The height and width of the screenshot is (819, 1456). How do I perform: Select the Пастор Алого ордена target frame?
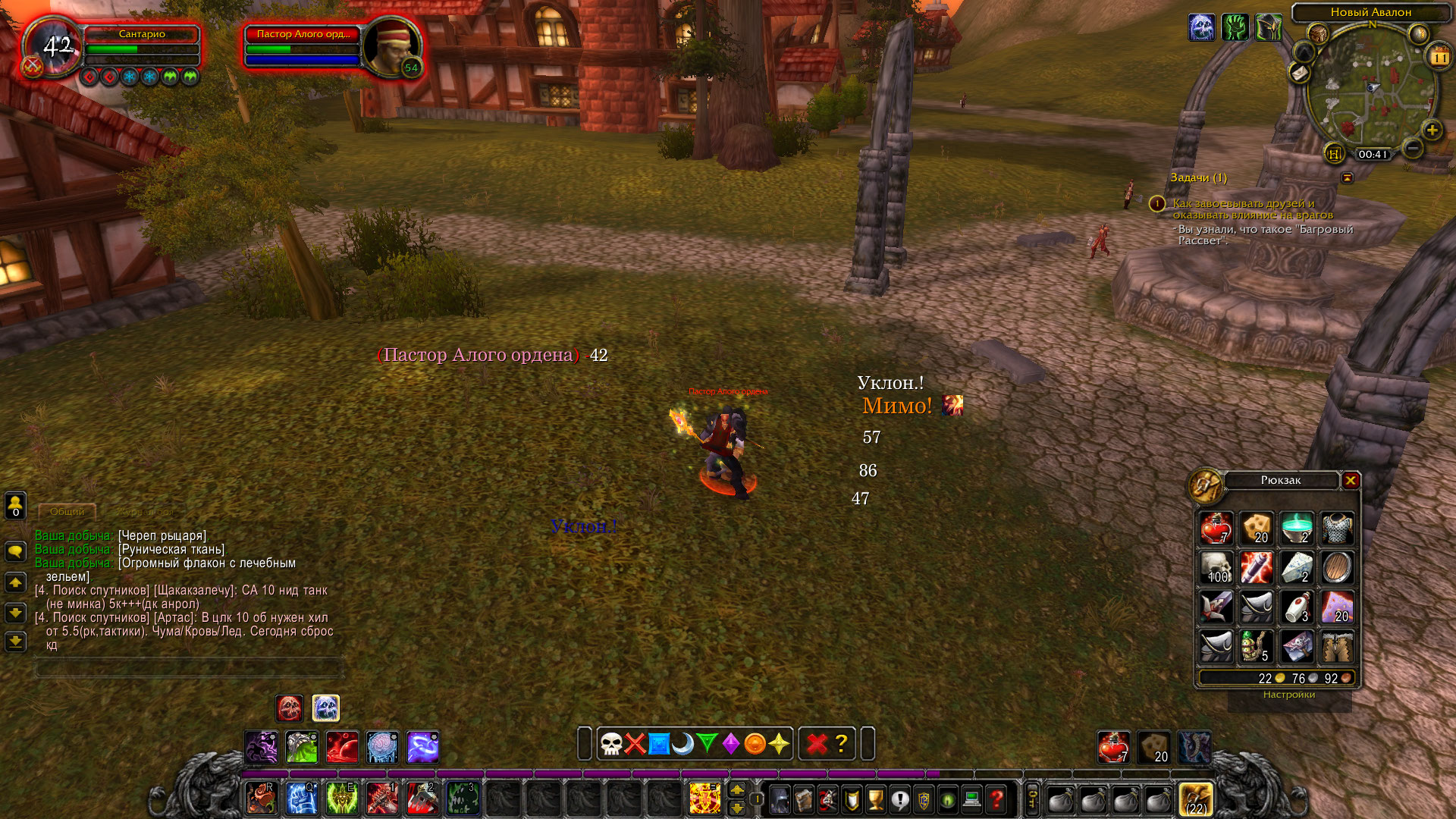coord(303,47)
